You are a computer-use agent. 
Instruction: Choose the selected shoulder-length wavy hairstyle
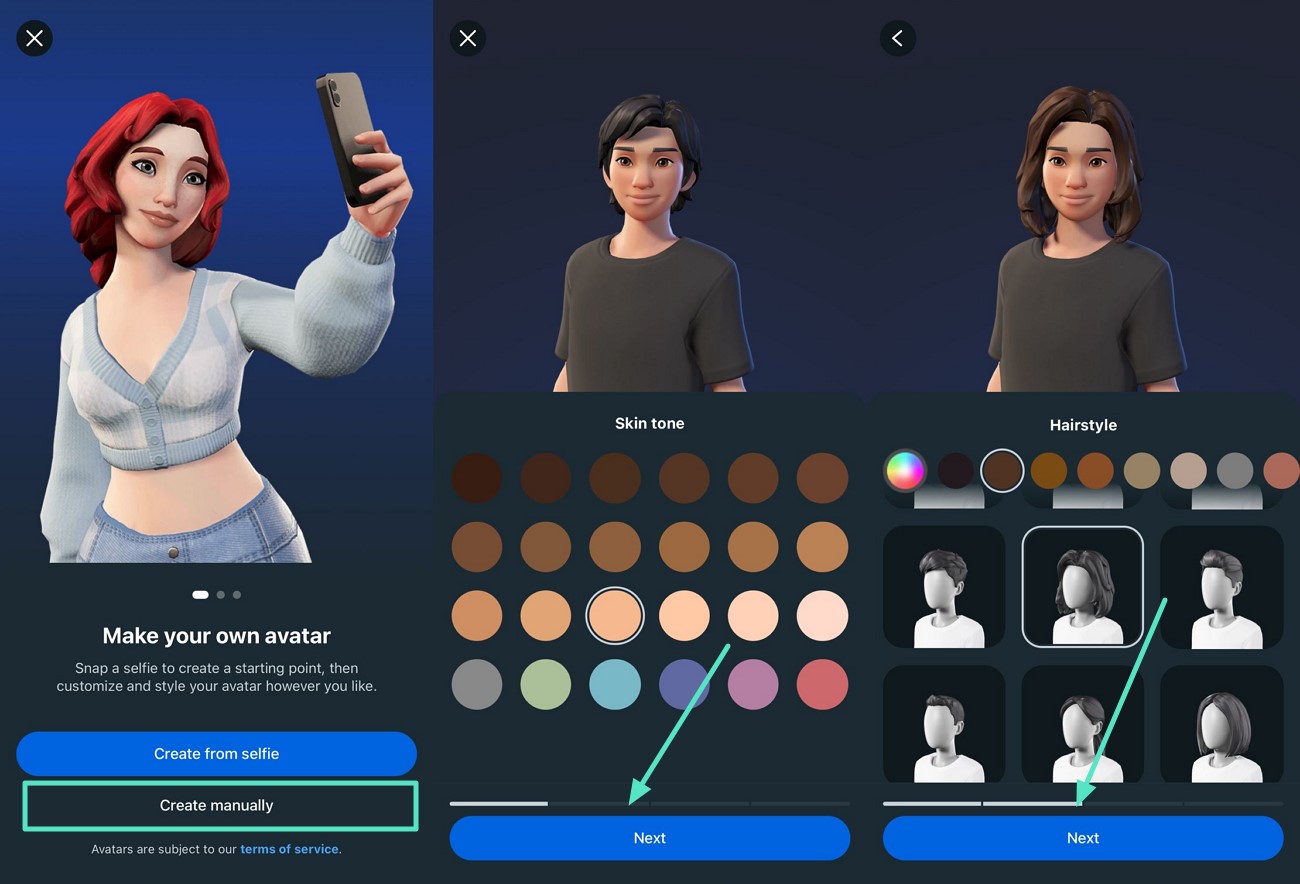click(1082, 587)
